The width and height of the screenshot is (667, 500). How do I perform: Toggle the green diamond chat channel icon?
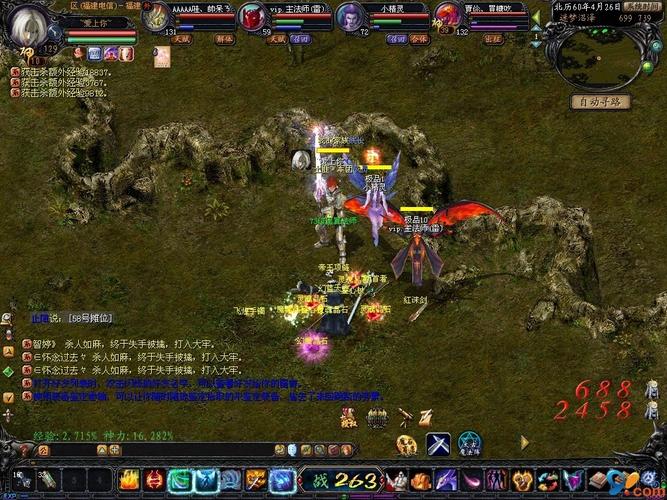[x=8, y=372]
